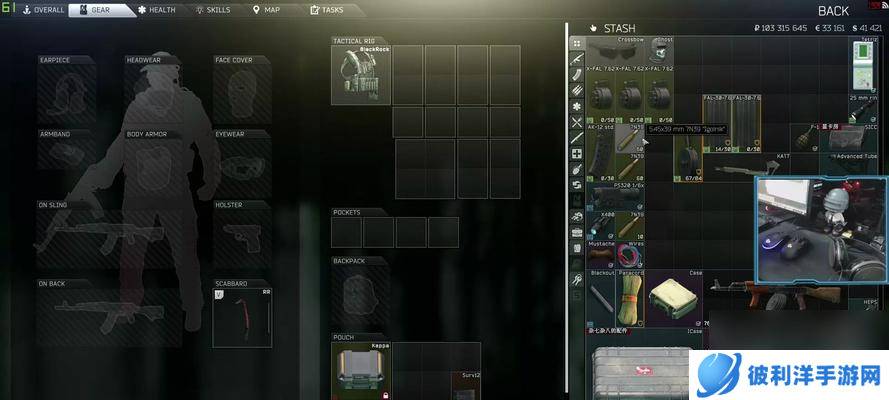Pick the Ghost balaclava in stash
The width and height of the screenshot is (889, 400).
(658, 51)
